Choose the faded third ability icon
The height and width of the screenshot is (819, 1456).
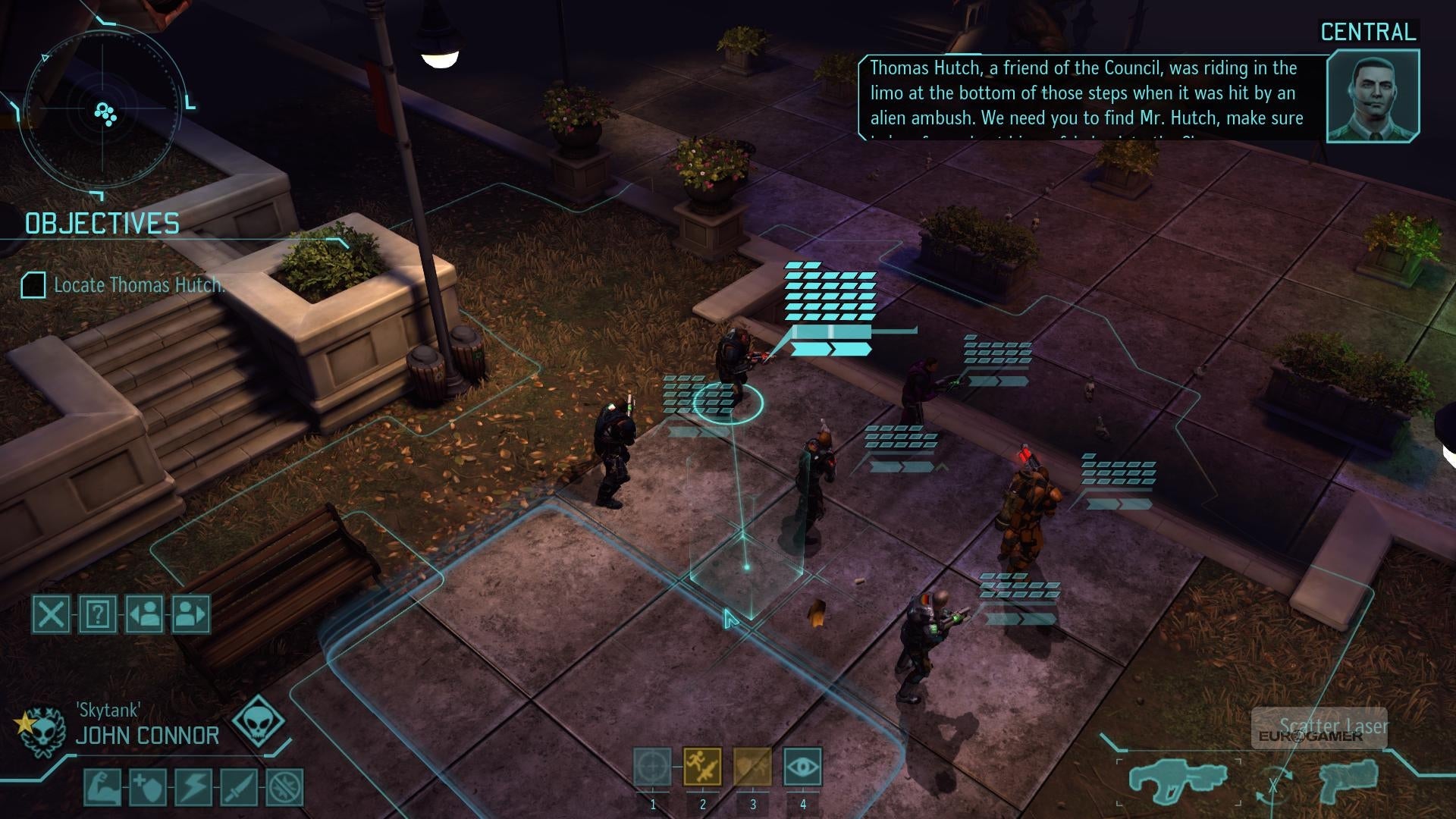[752, 767]
